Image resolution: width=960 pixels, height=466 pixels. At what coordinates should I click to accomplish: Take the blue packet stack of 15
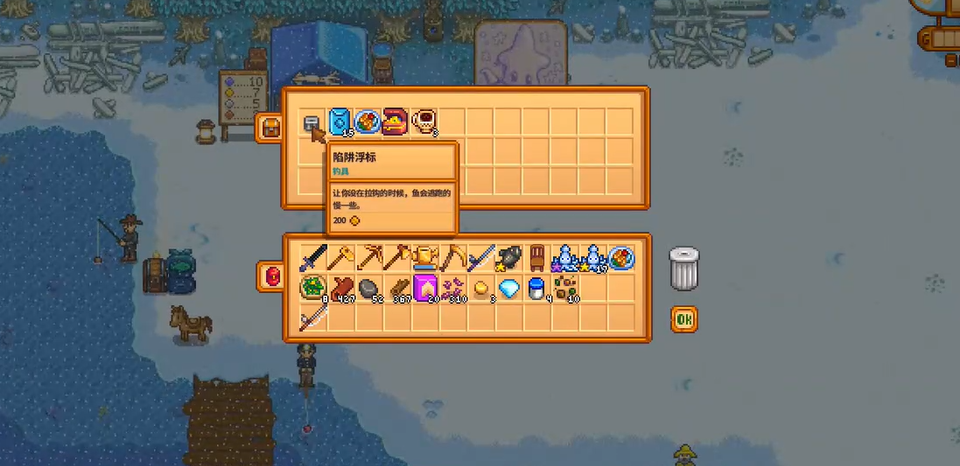pyautogui.click(x=341, y=123)
